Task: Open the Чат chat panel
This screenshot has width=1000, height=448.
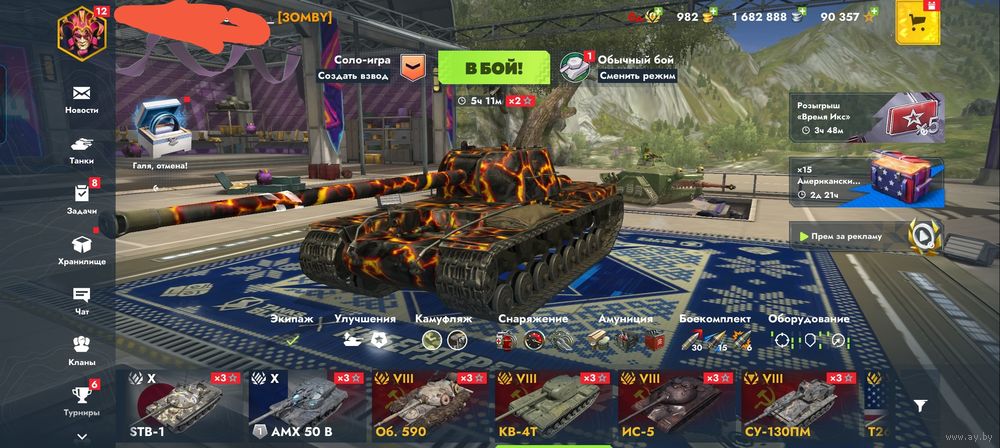Action: 82,299
